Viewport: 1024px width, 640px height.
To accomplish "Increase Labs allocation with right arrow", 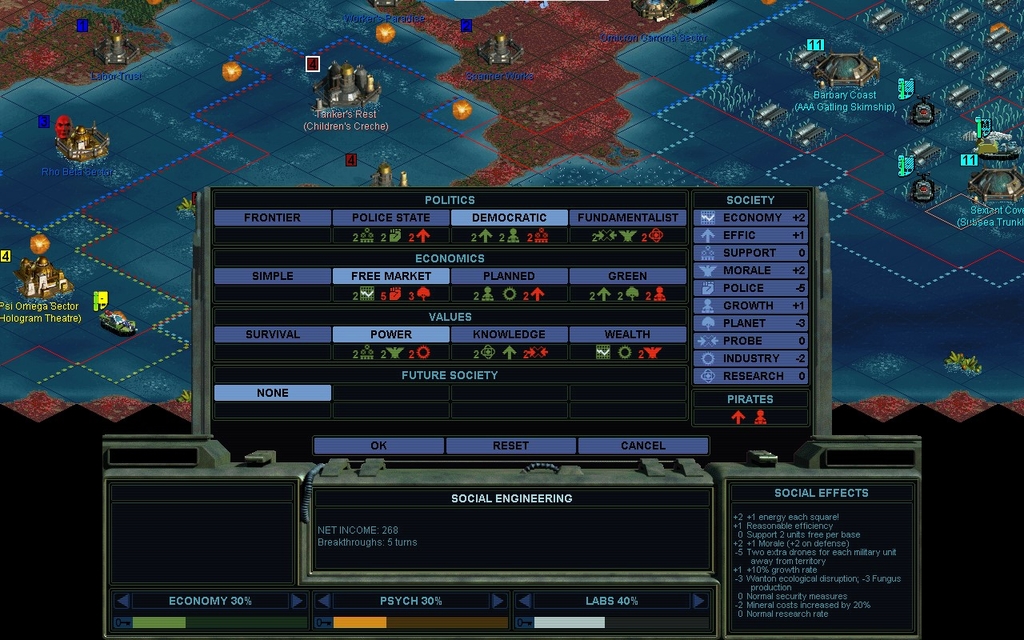I will [698, 601].
